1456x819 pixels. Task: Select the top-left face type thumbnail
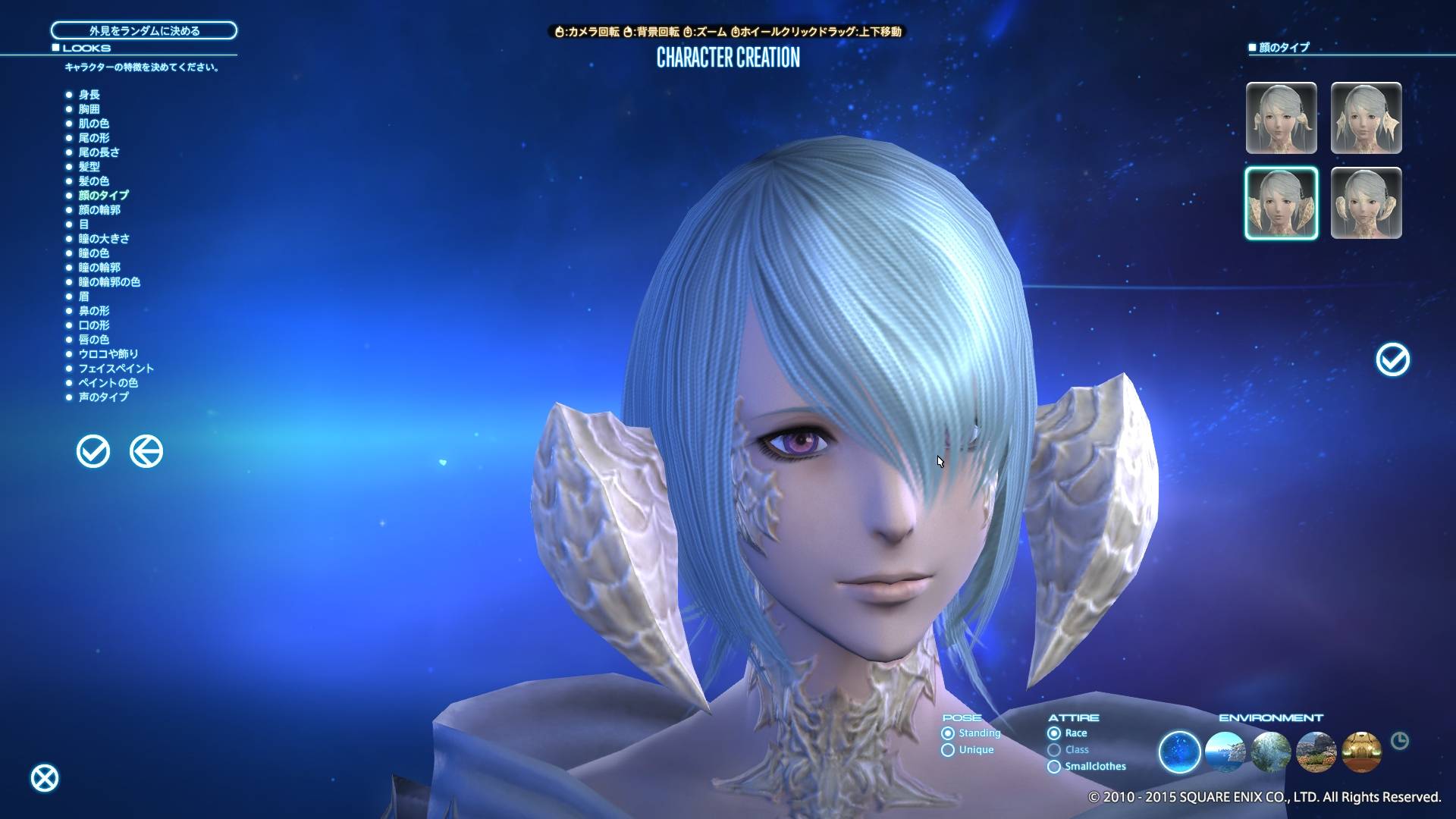(1282, 118)
